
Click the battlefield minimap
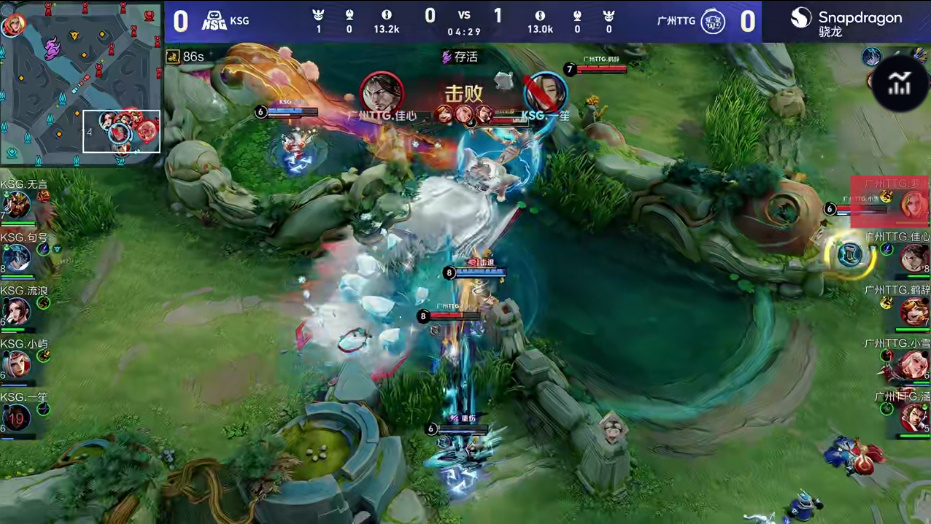point(80,82)
